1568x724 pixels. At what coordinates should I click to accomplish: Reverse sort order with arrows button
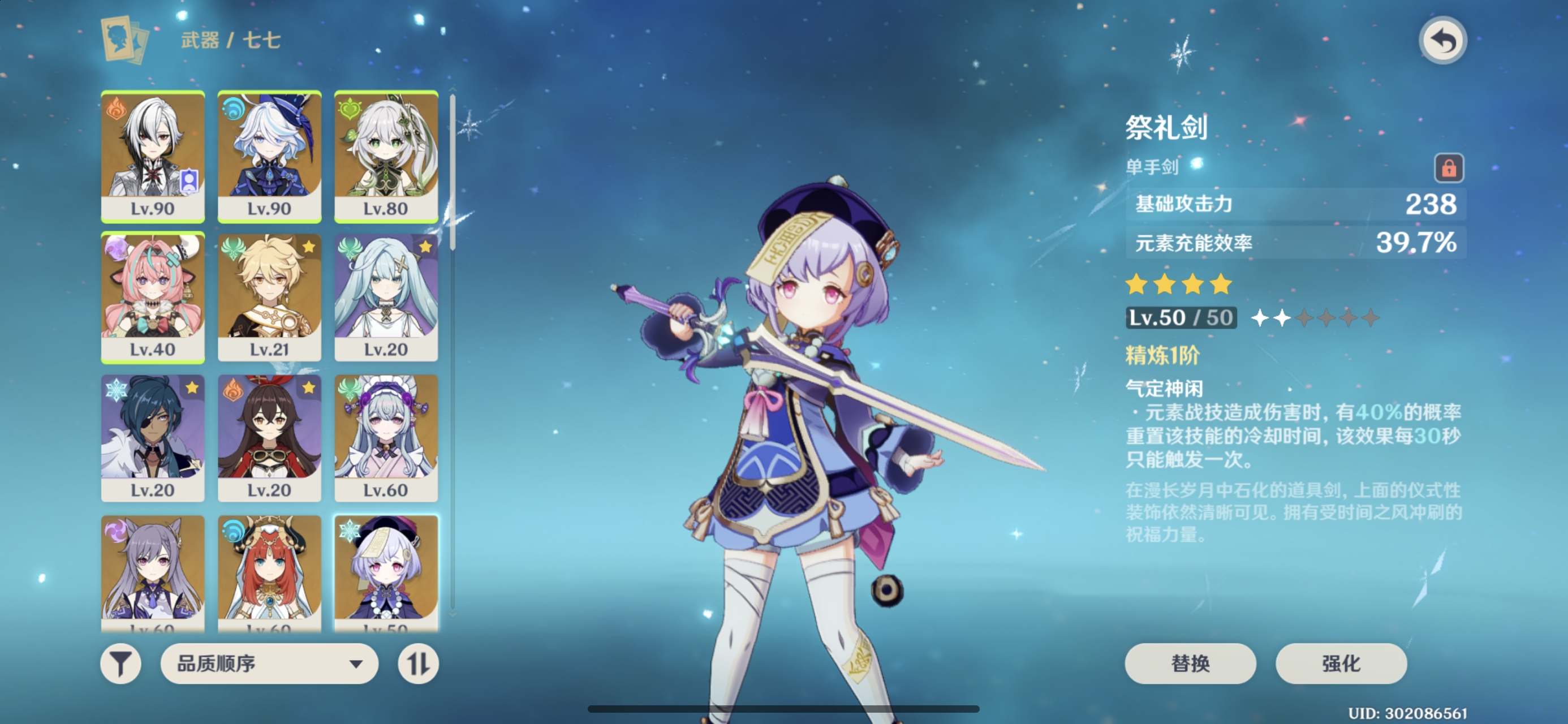click(418, 663)
